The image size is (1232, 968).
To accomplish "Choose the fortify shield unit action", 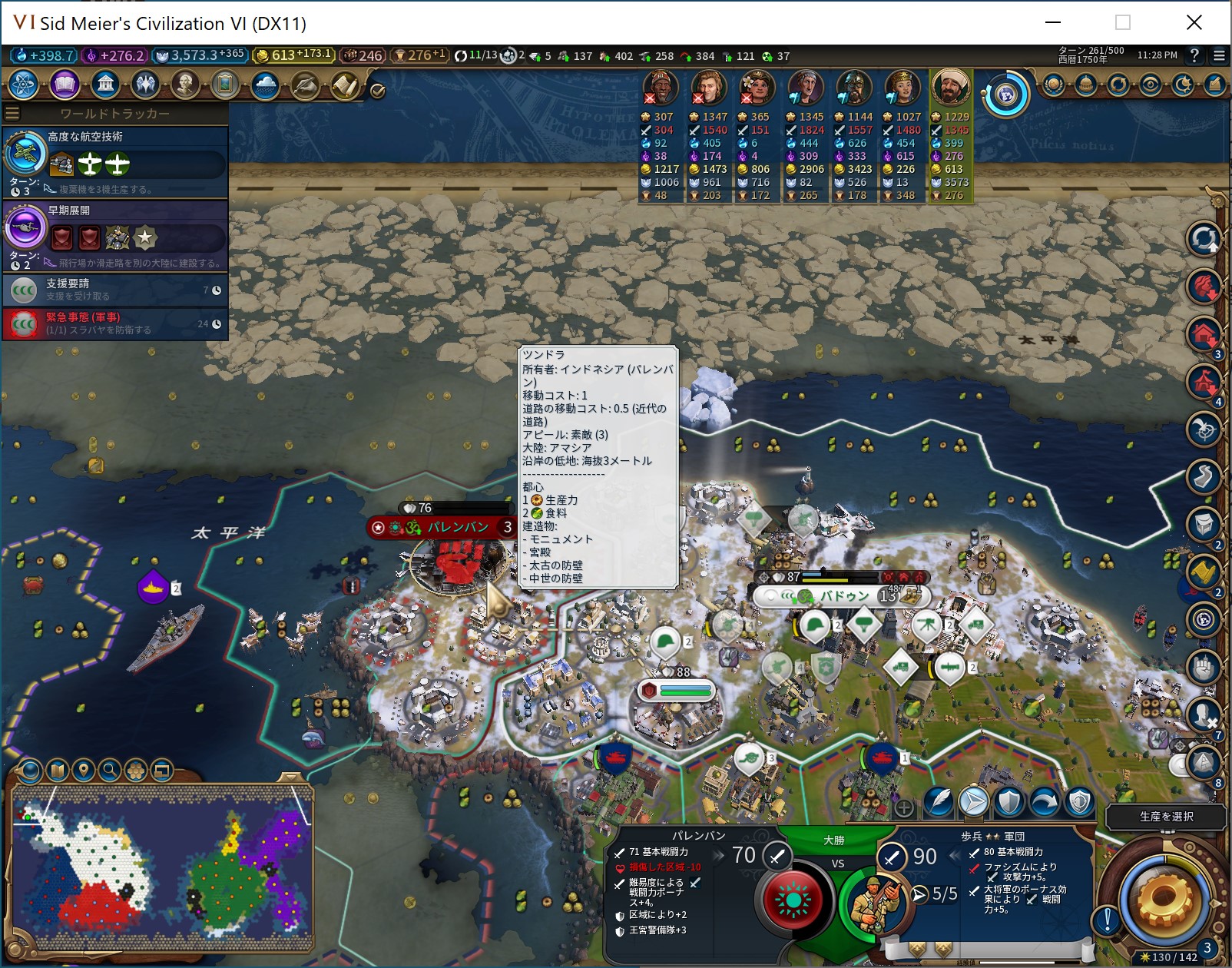I will point(1008,803).
